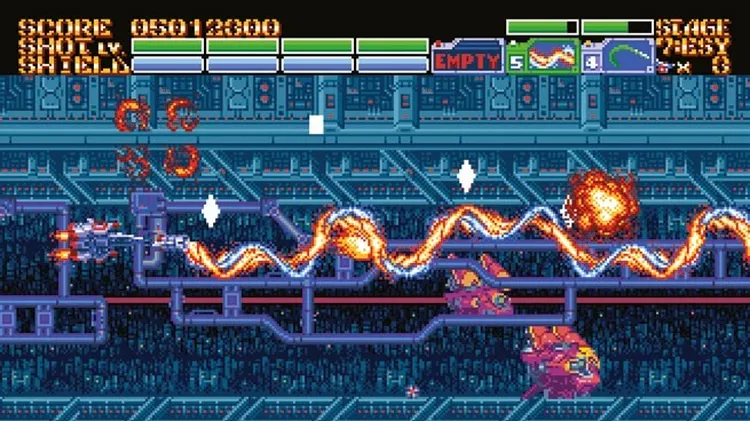Choose the orange wave laser weapon slot
The height and width of the screenshot is (421, 750).
(542, 57)
